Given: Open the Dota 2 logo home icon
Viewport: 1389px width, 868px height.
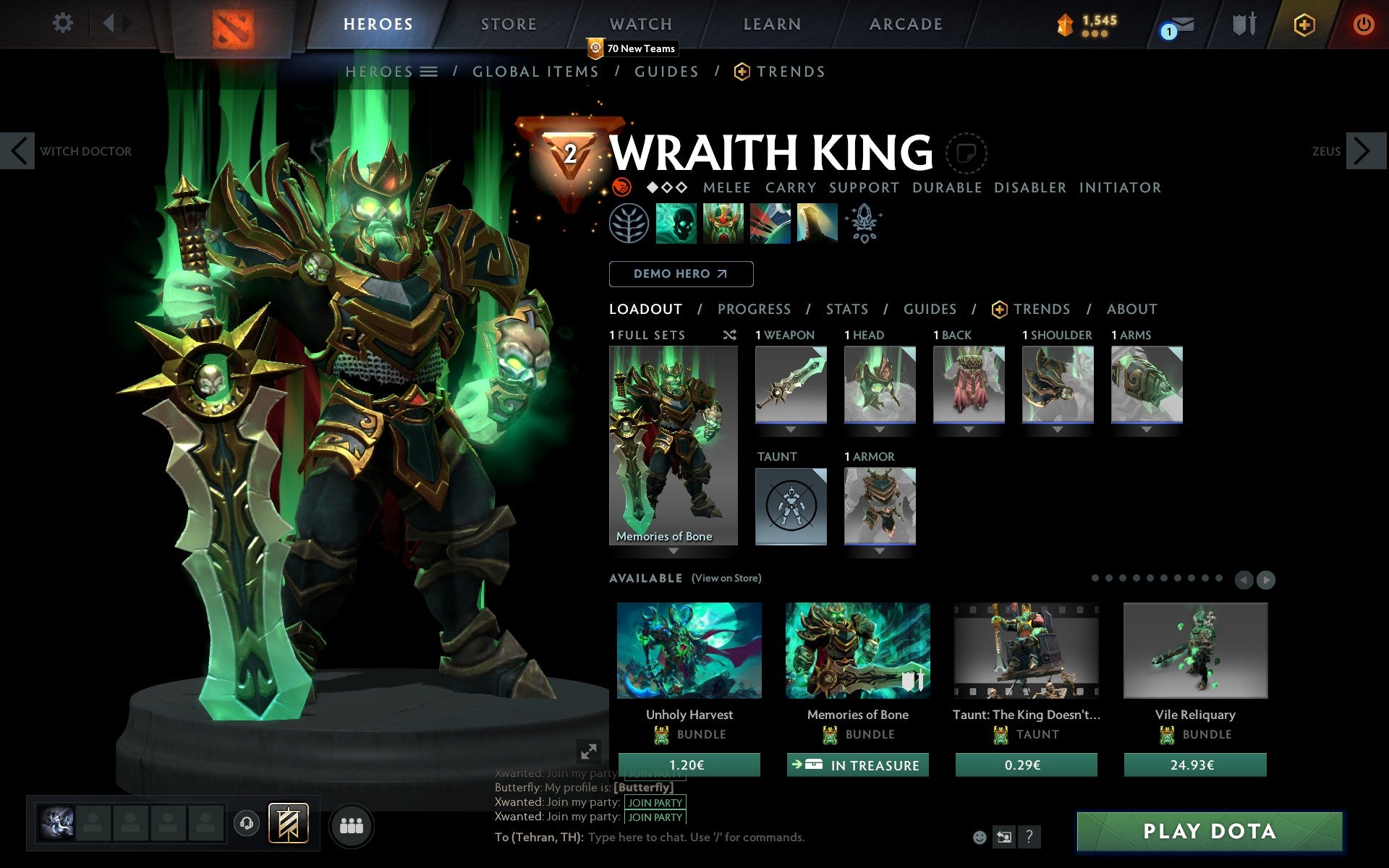Looking at the screenshot, I should tap(234, 23).
